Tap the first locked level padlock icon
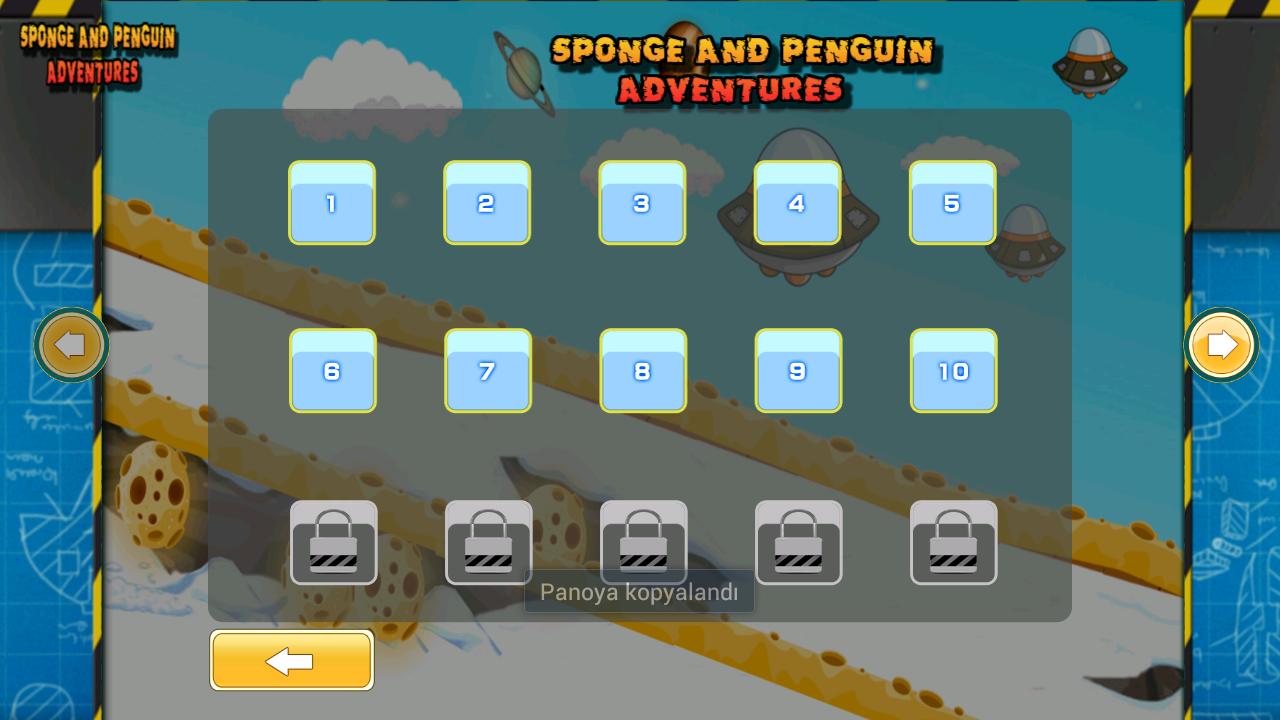Image resolution: width=1280 pixels, height=720 pixels. (334, 542)
